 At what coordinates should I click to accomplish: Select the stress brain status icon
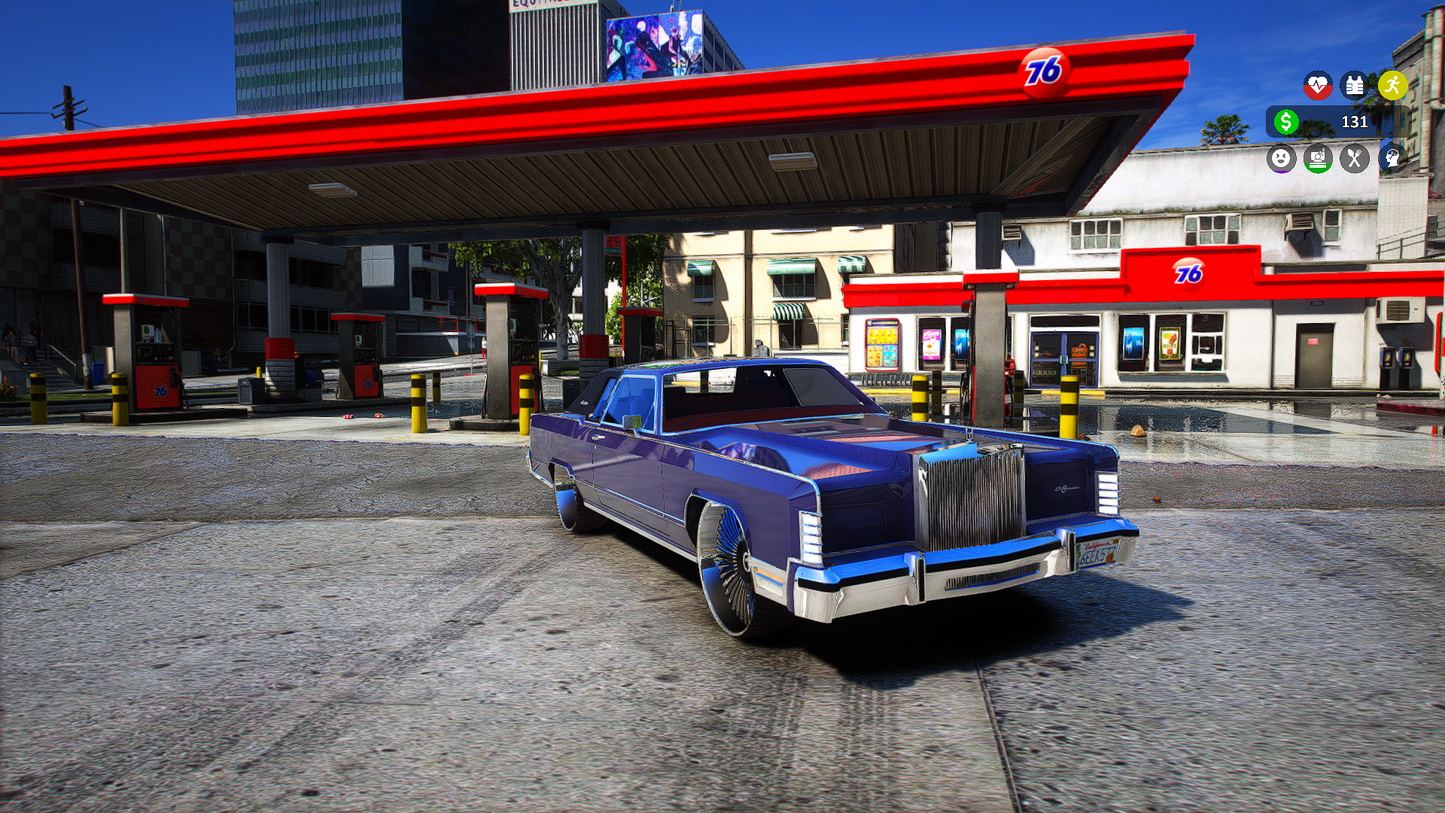coord(1390,158)
